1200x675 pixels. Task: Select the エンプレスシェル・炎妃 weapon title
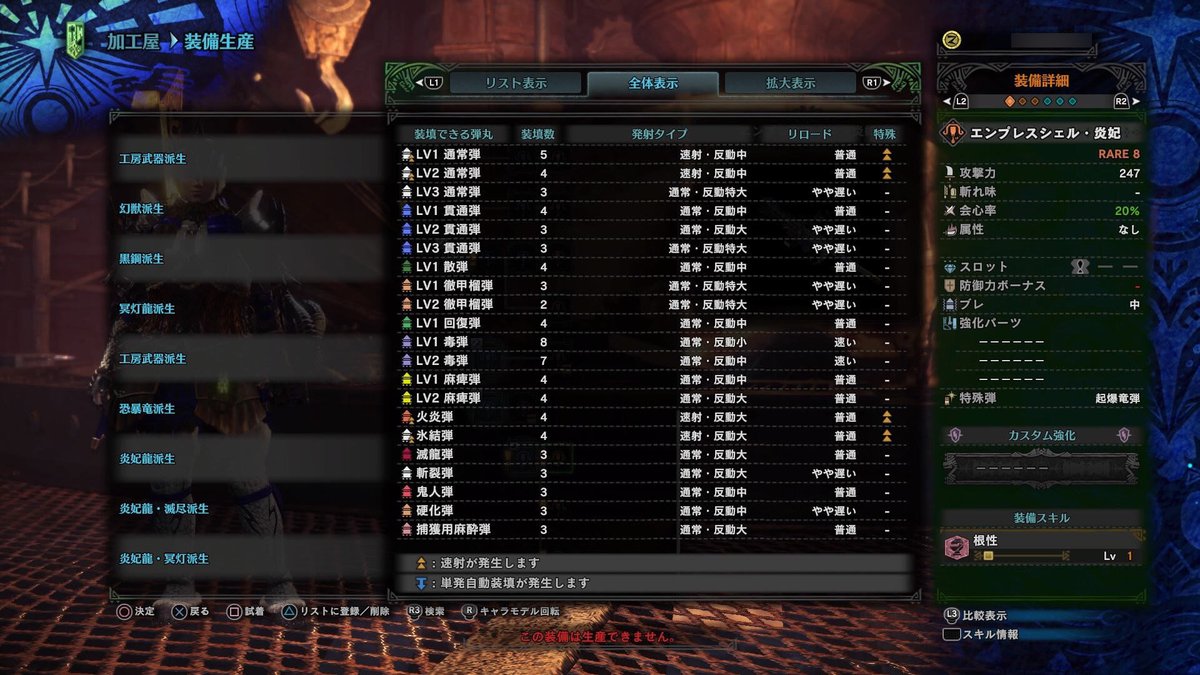[x=1040, y=134]
